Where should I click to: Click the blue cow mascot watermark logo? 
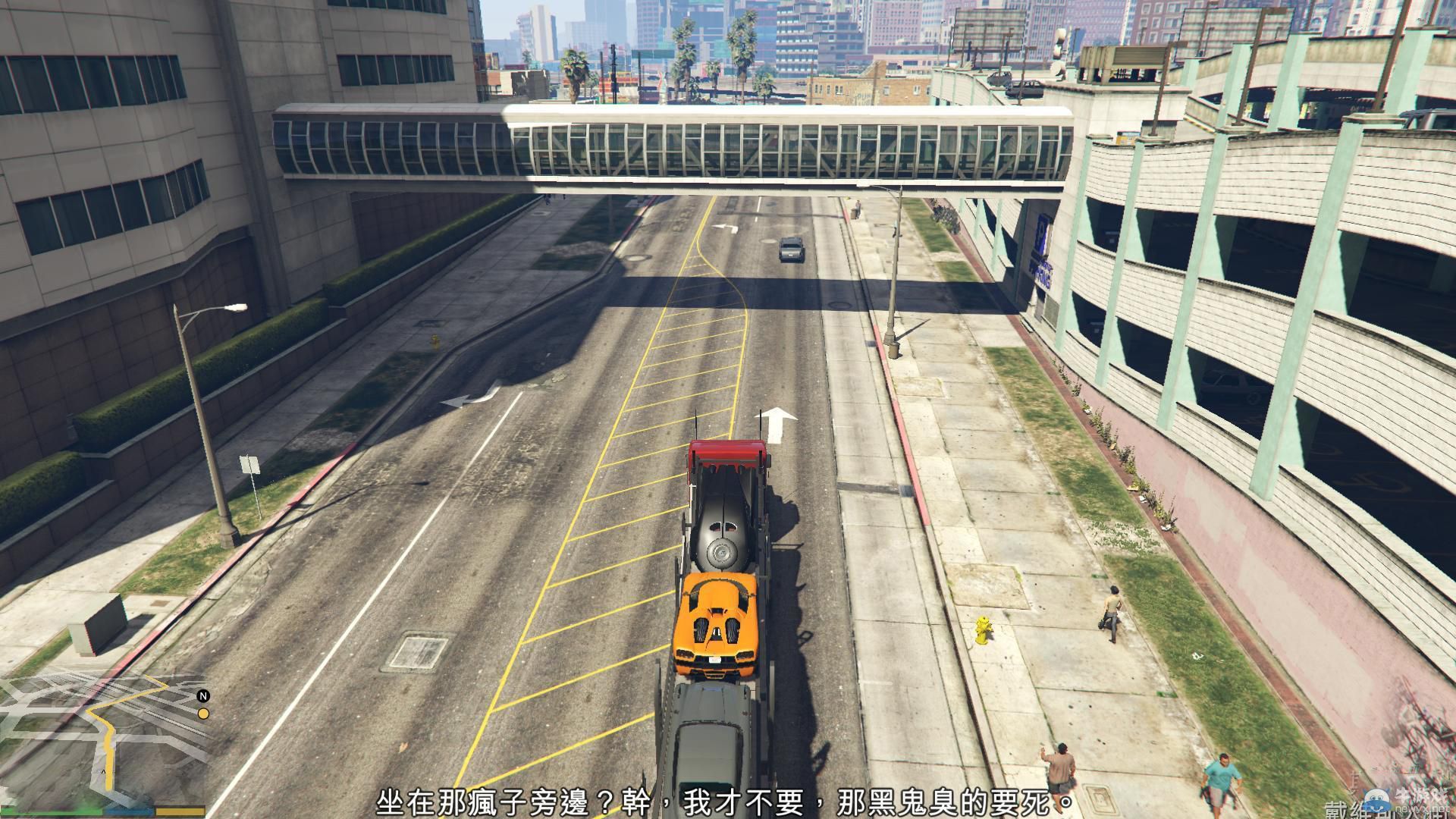coord(1376,800)
